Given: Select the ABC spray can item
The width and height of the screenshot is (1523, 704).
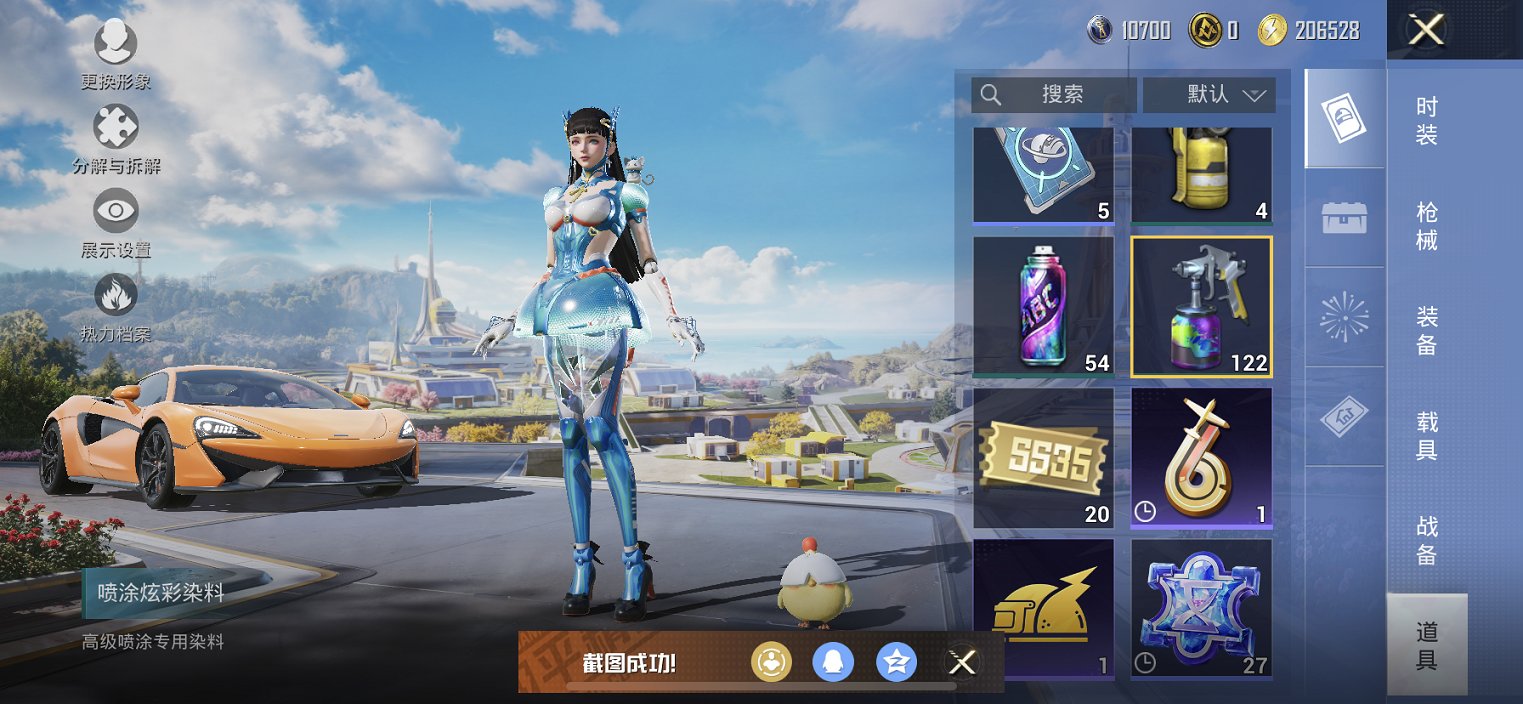Looking at the screenshot, I should (x=1043, y=306).
